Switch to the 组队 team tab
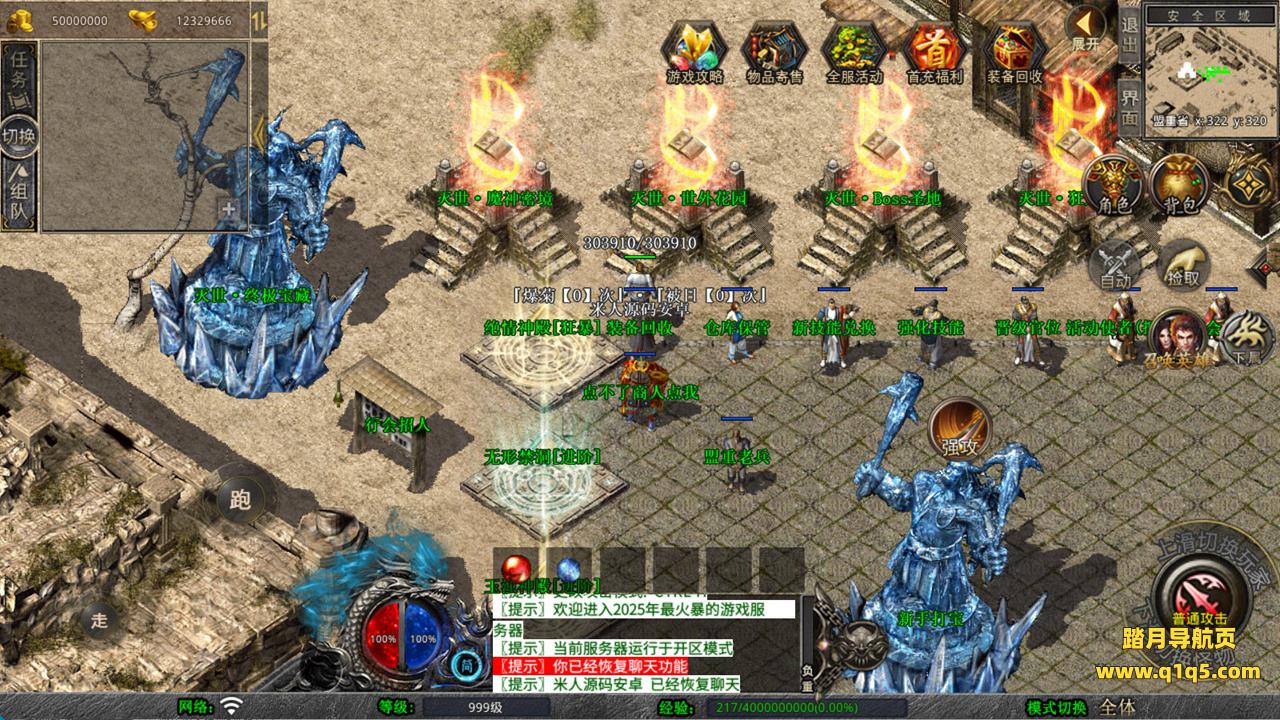Screen dimensions: 1280x720 (x=19, y=195)
